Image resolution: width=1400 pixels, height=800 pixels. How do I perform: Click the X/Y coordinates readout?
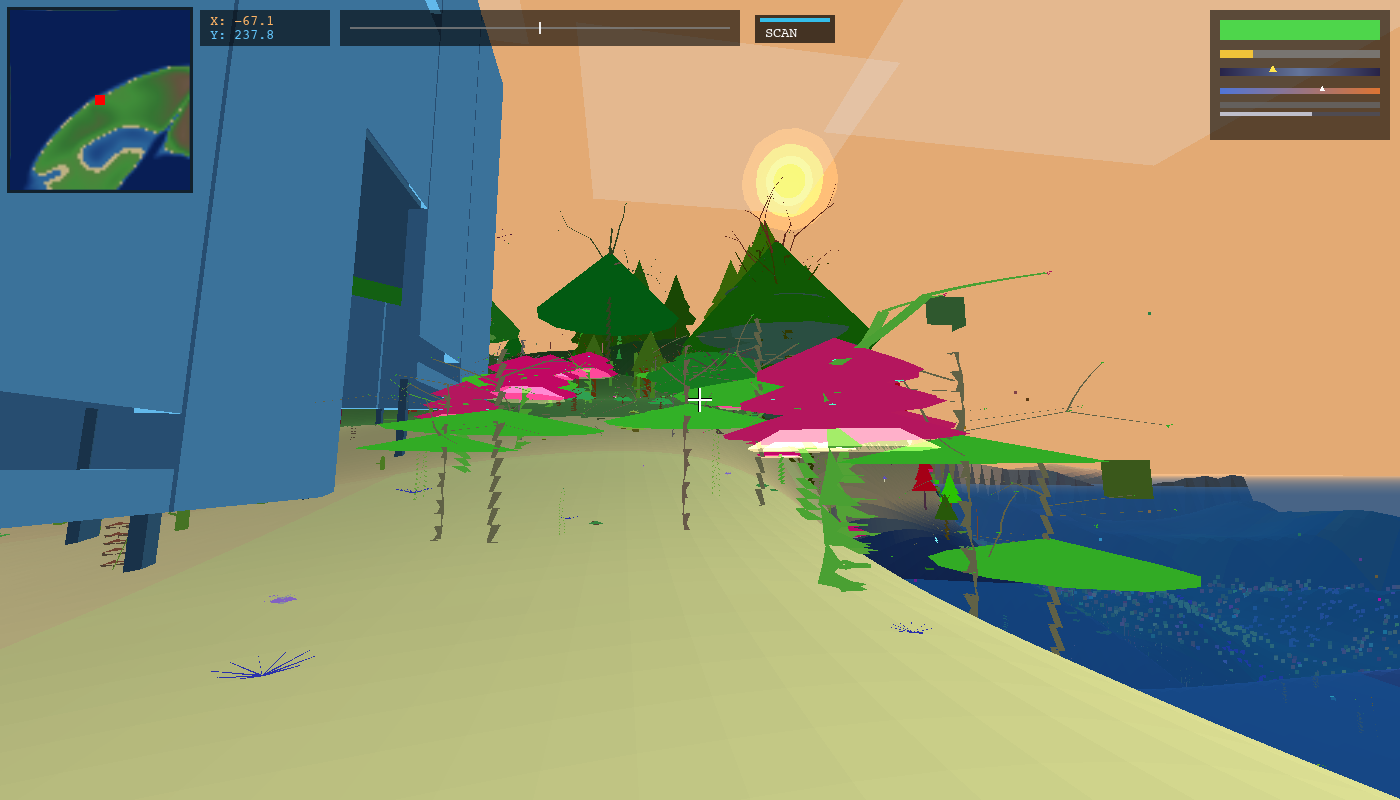pos(264,27)
